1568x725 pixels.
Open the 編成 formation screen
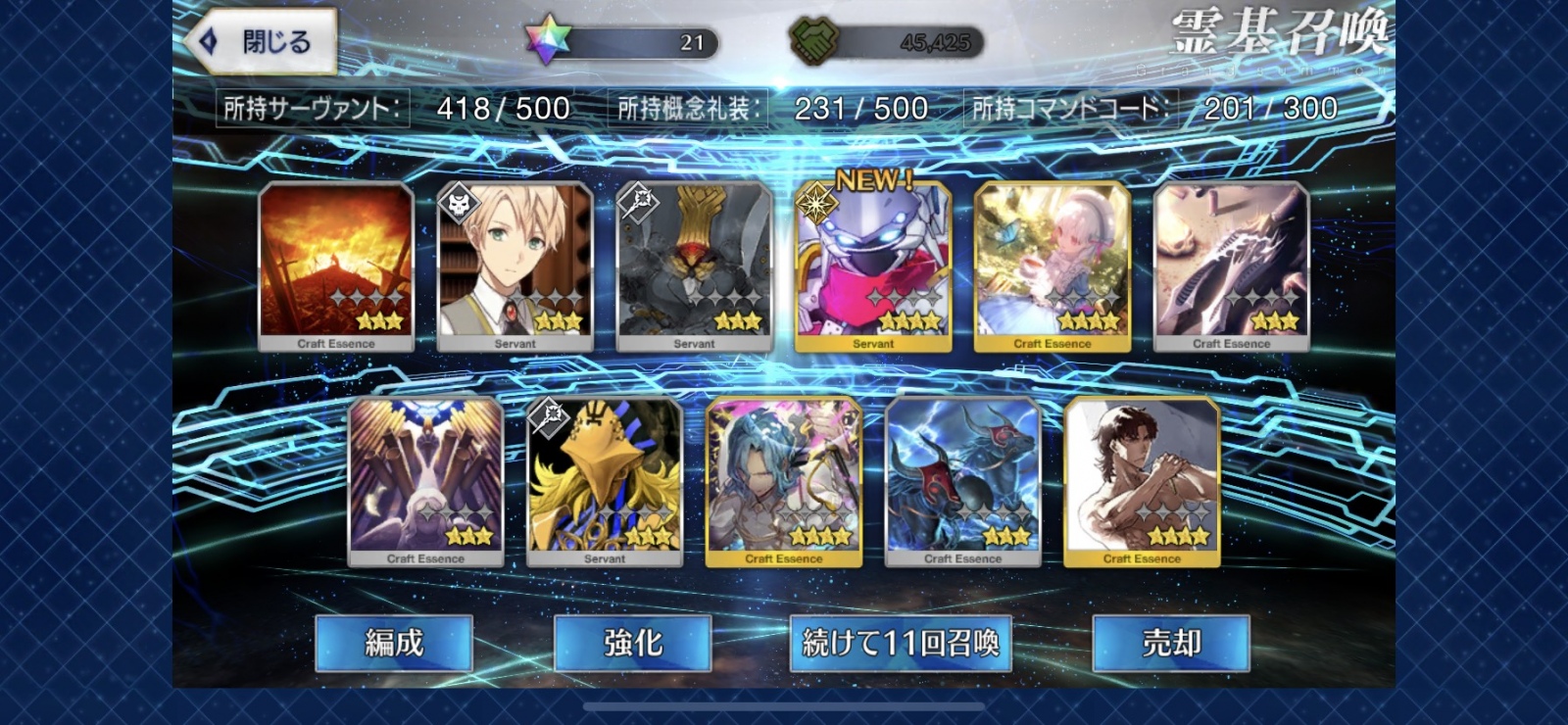pyautogui.click(x=393, y=645)
